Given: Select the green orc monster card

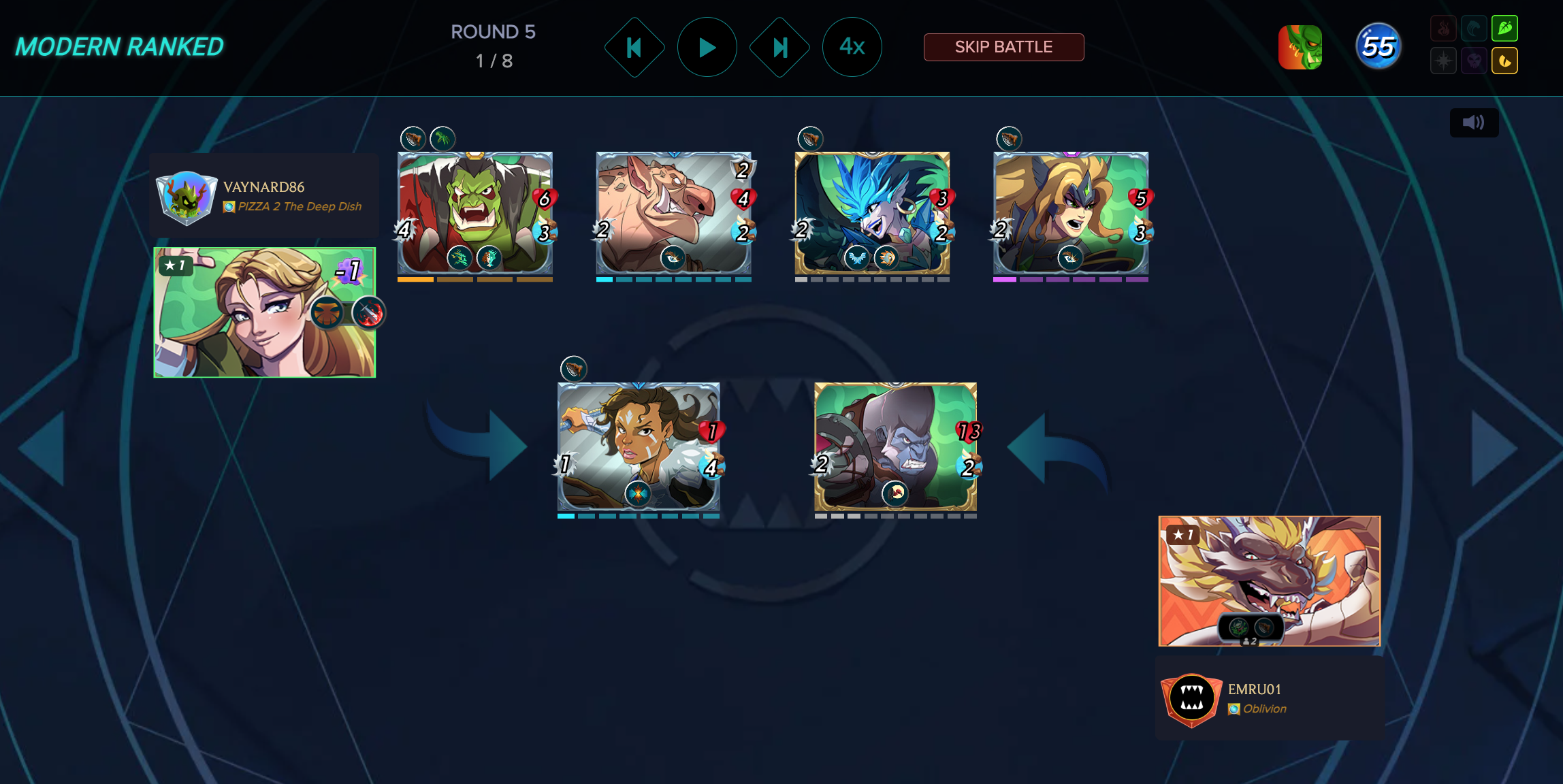Looking at the screenshot, I should [x=475, y=213].
